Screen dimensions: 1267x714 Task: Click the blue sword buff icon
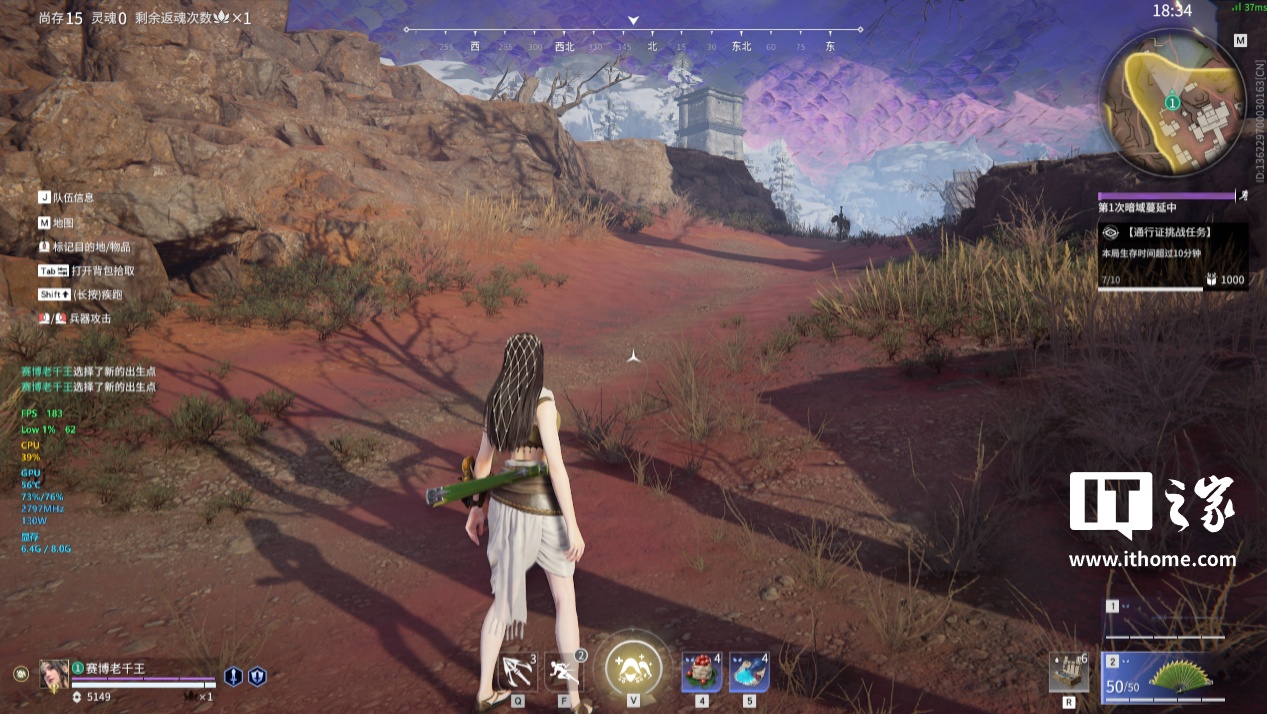[x=233, y=676]
